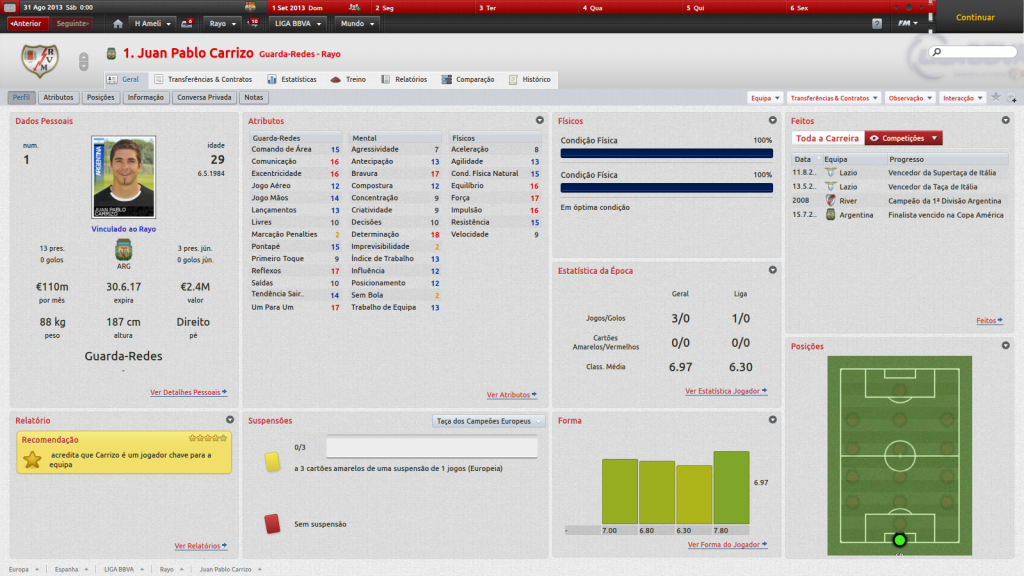The width and height of the screenshot is (1024, 576).
Task: Expand the Taça dos Campeões Europeus dropdown
Action: (x=490, y=421)
